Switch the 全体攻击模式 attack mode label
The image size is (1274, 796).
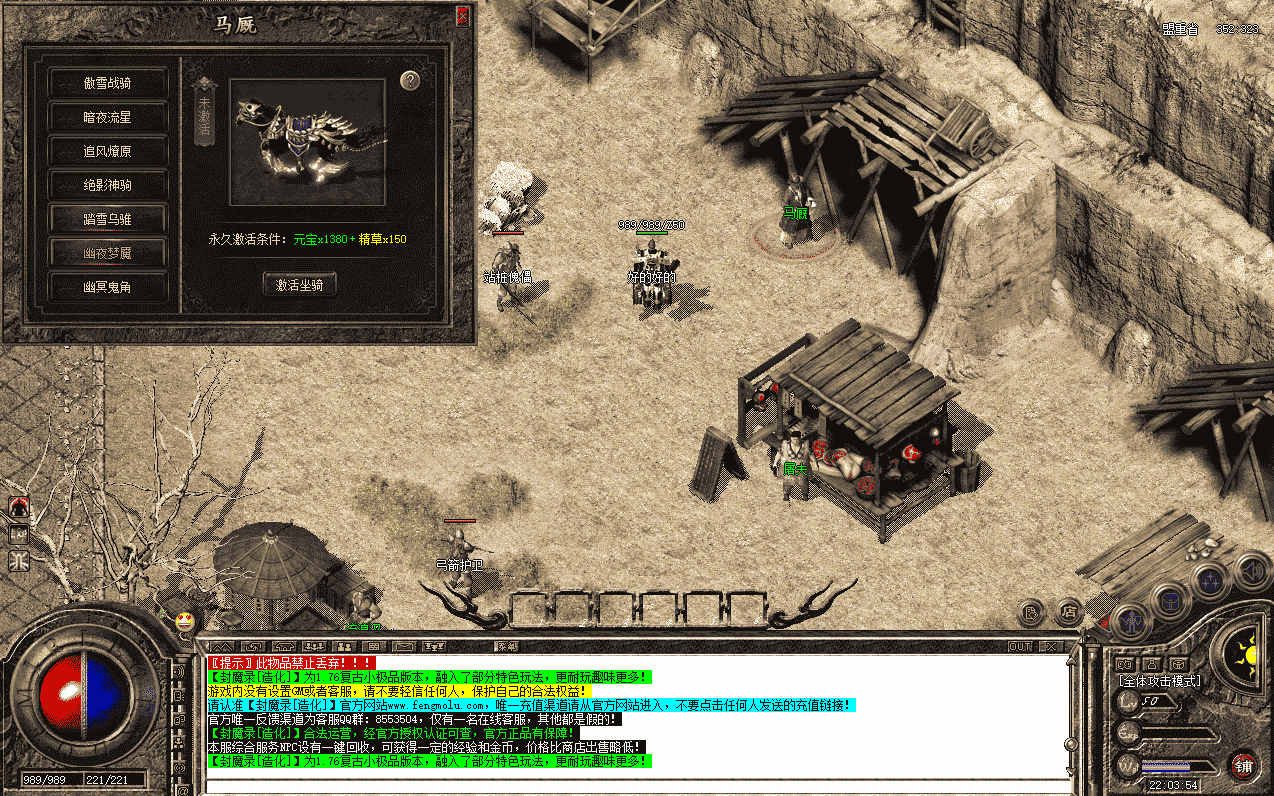point(1159,681)
